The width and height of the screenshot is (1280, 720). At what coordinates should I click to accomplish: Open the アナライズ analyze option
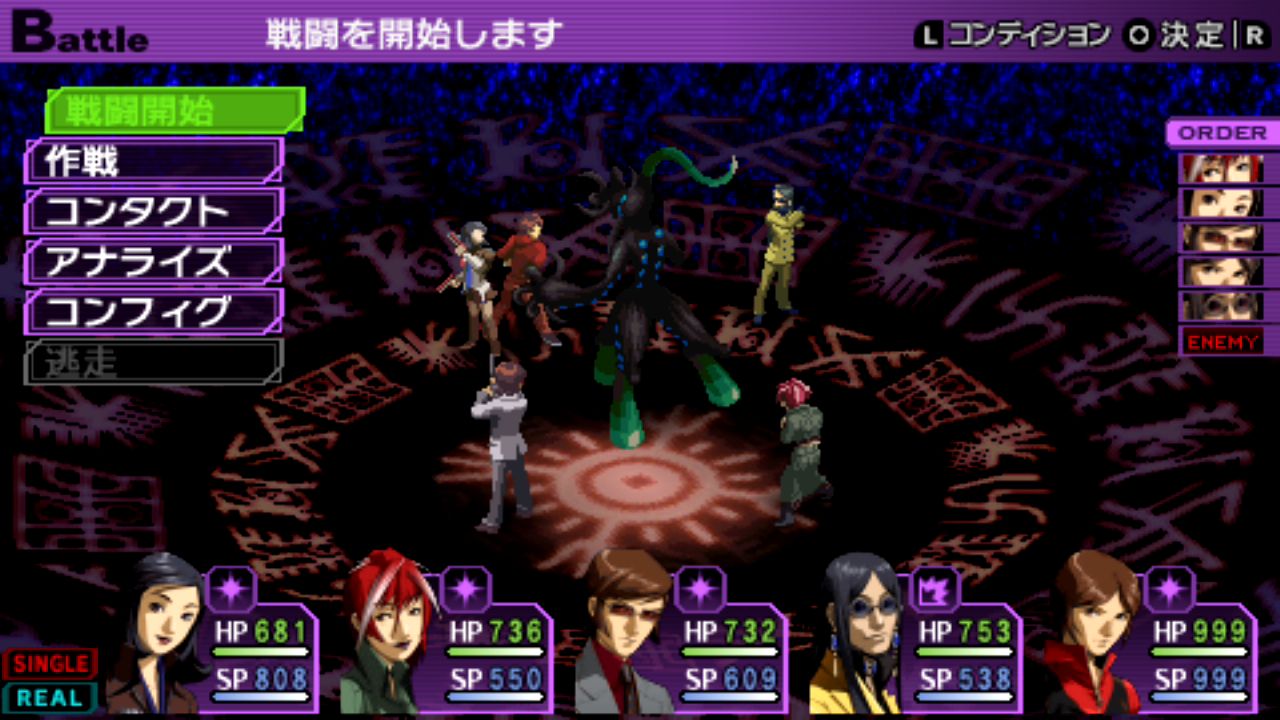tap(155, 262)
